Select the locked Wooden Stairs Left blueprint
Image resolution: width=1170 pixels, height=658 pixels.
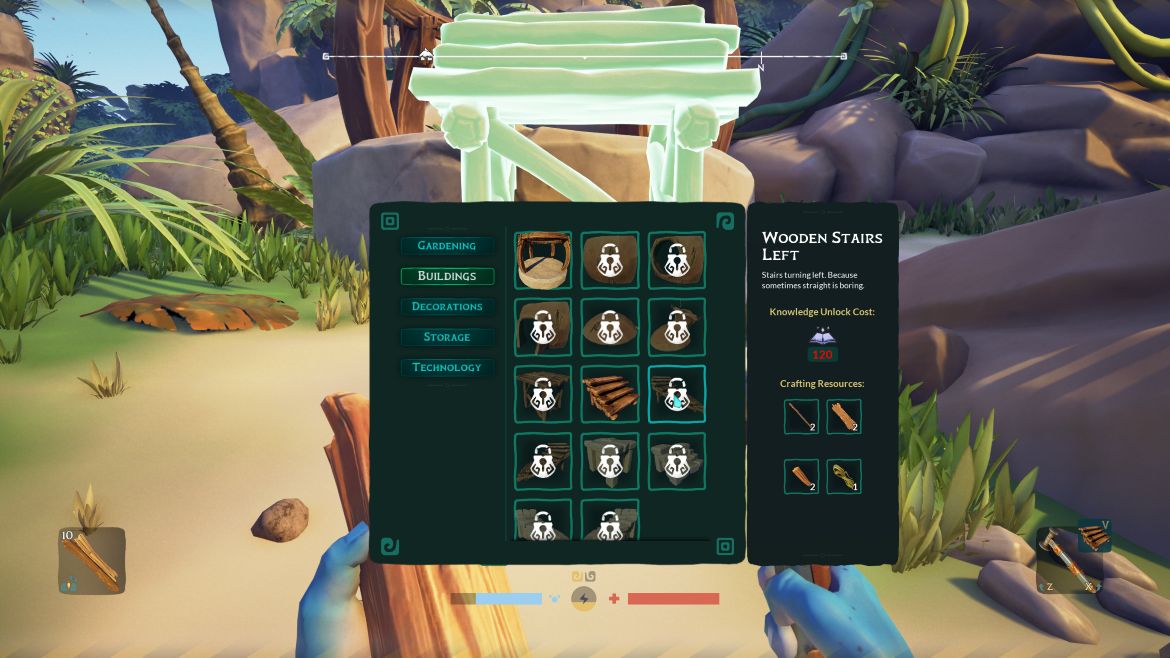[677, 394]
